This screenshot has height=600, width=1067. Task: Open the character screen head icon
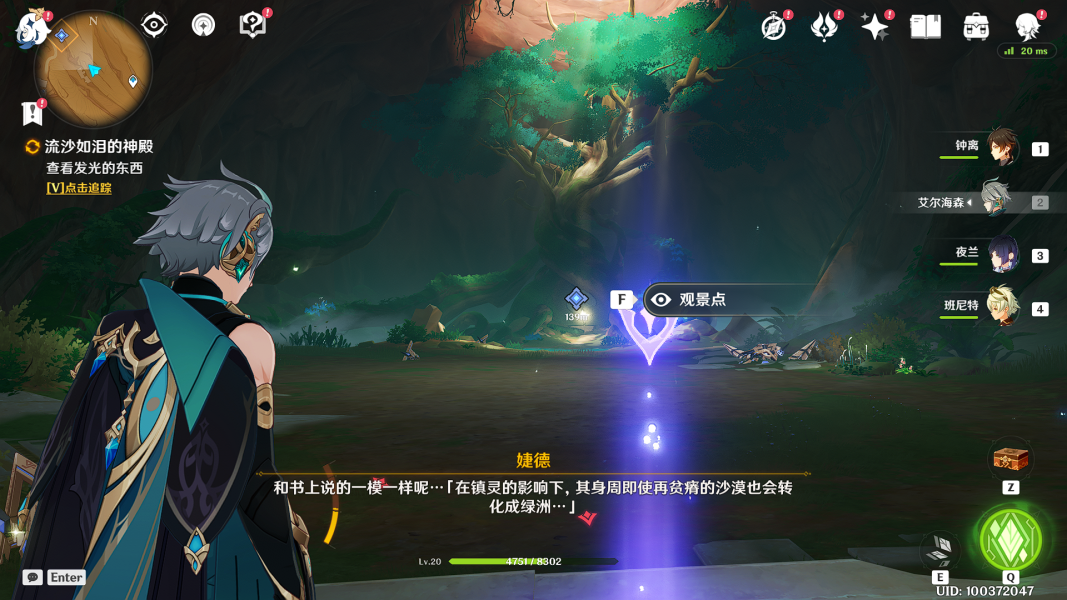[1027, 27]
